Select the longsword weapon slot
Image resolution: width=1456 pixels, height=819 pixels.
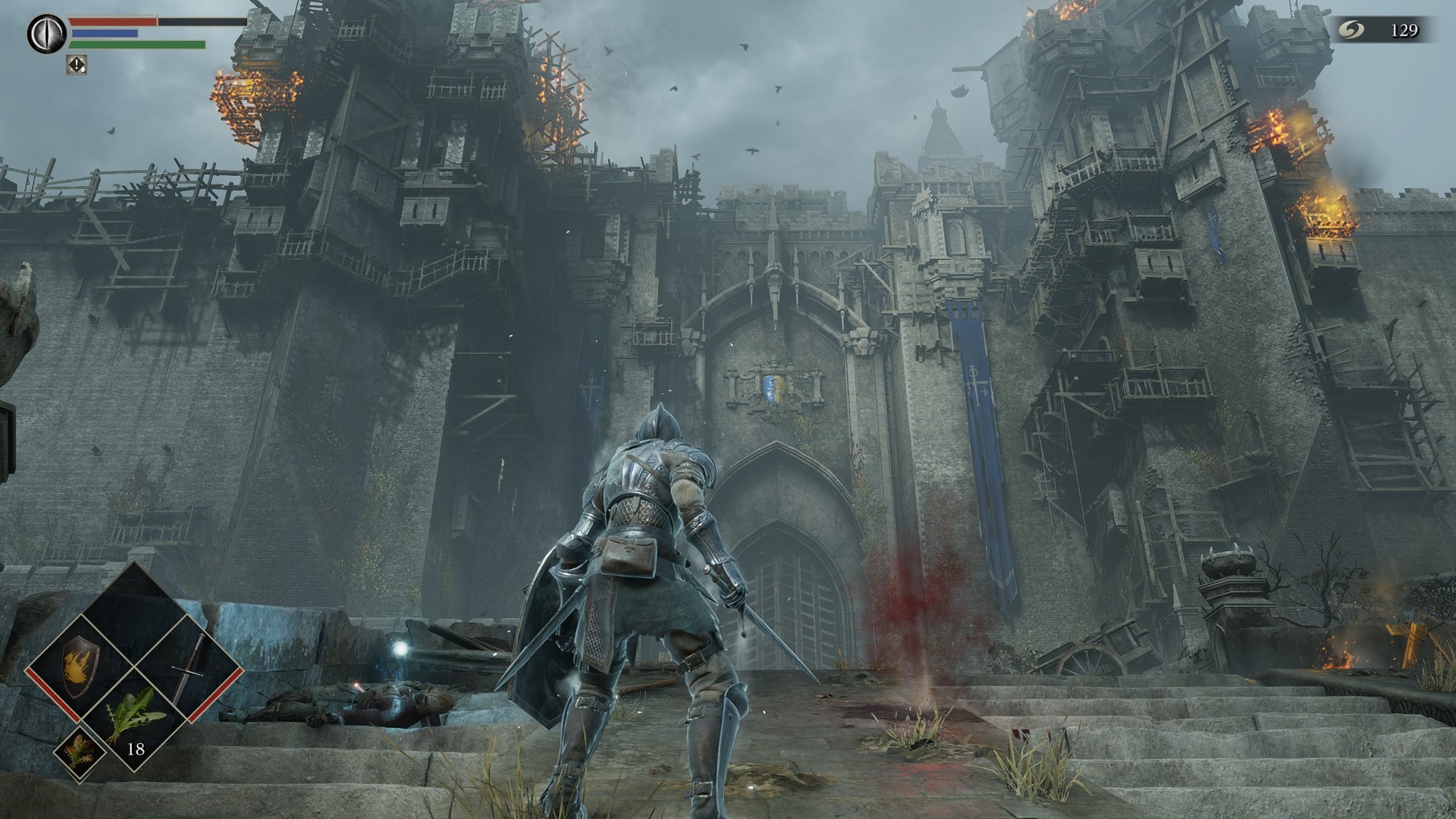[x=188, y=667]
